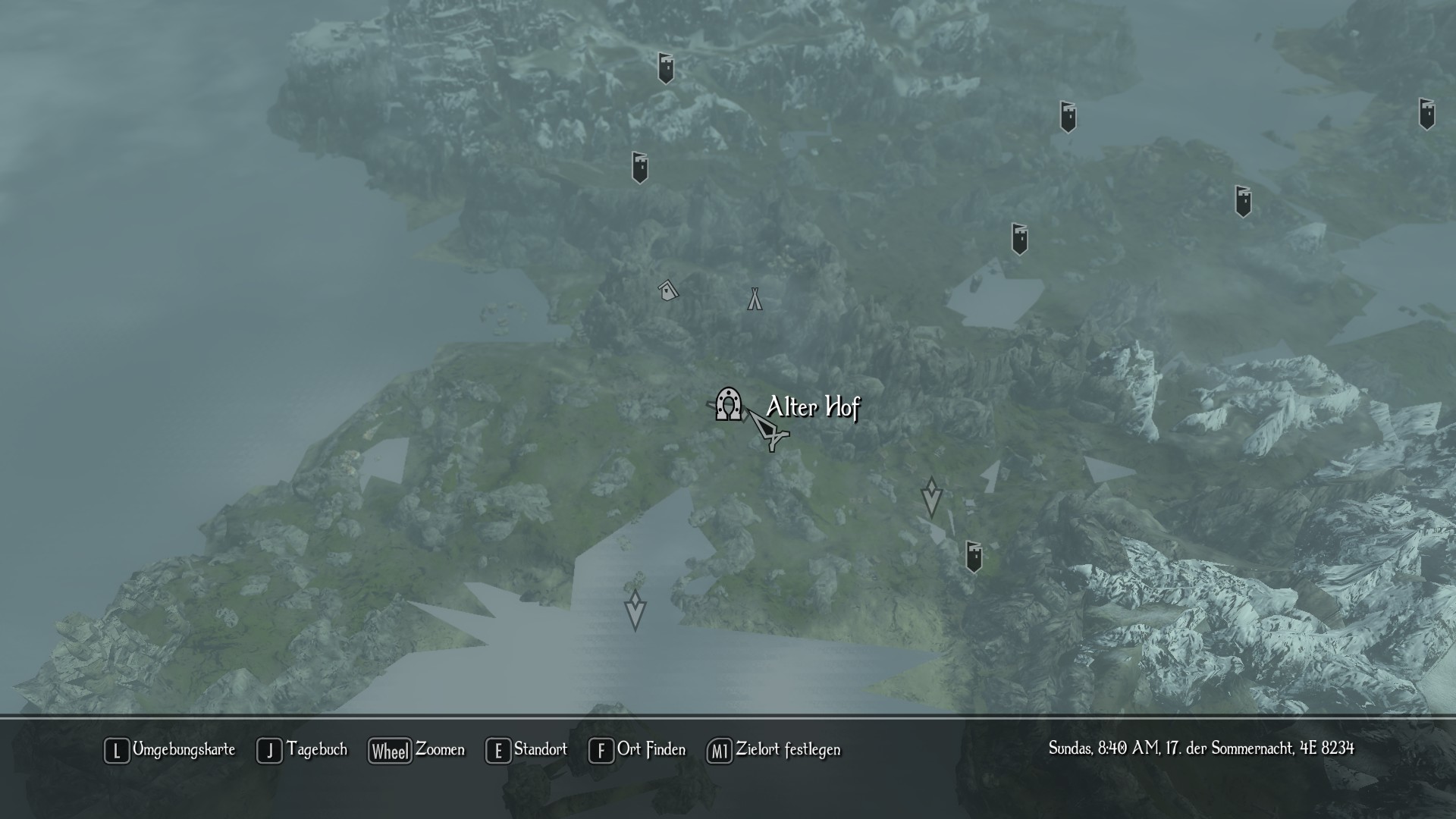Image resolution: width=1456 pixels, height=819 pixels.
Task: Open the Tagebuch journal
Action: pyautogui.click(x=303, y=750)
